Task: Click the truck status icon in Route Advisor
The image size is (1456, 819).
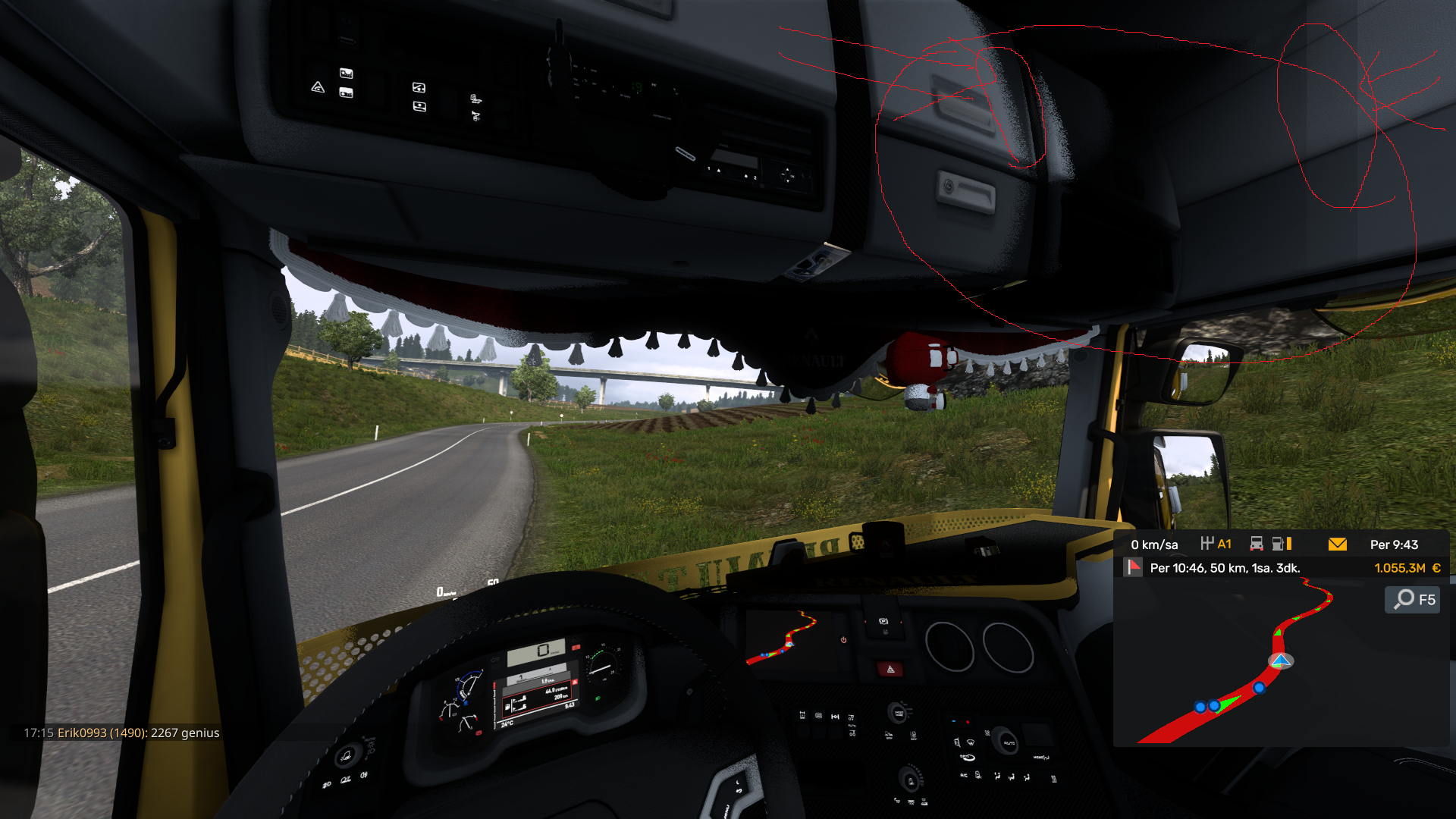Action: tap(1257, 544)
